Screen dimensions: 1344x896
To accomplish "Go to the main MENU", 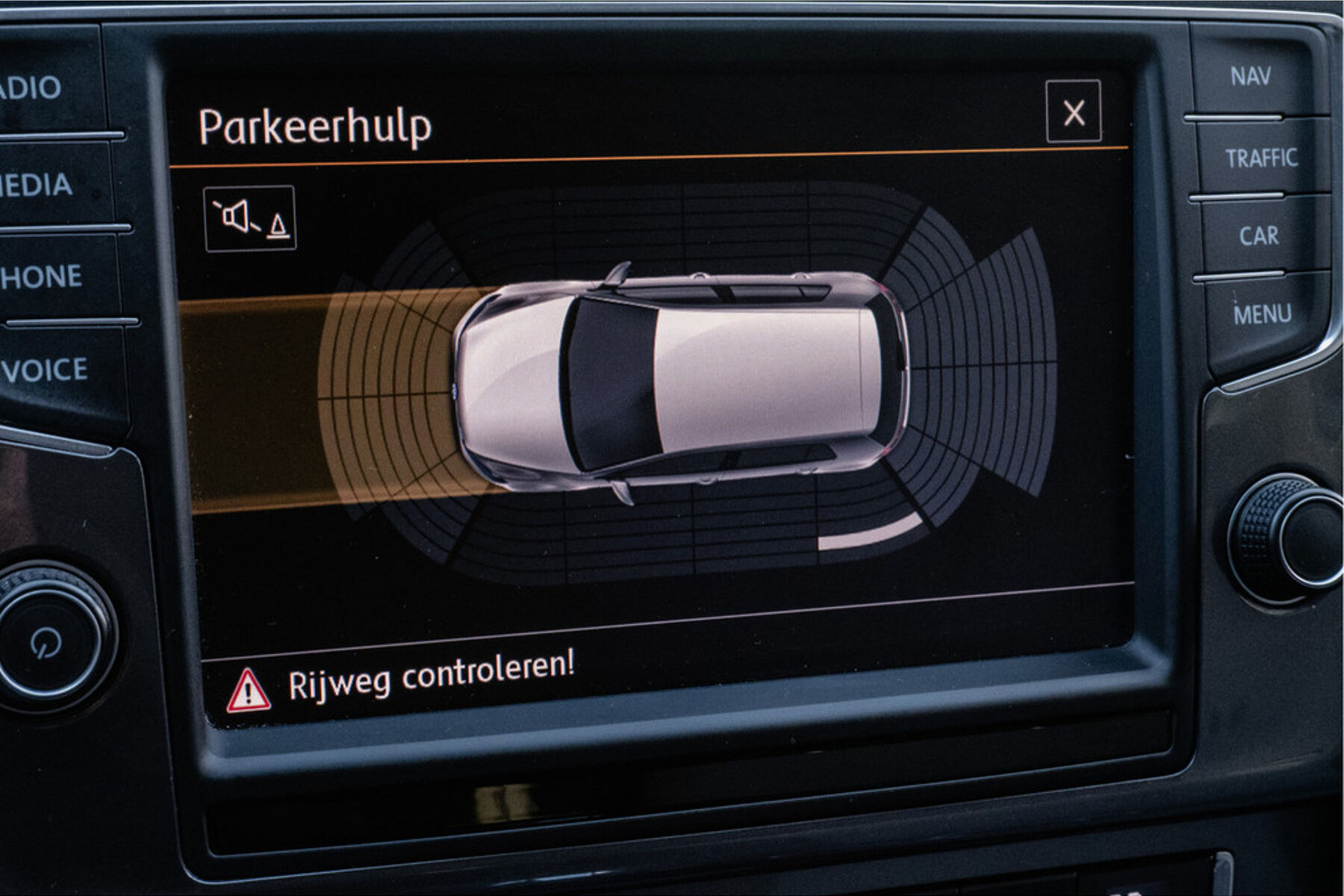I will [x=1262, y=314].
